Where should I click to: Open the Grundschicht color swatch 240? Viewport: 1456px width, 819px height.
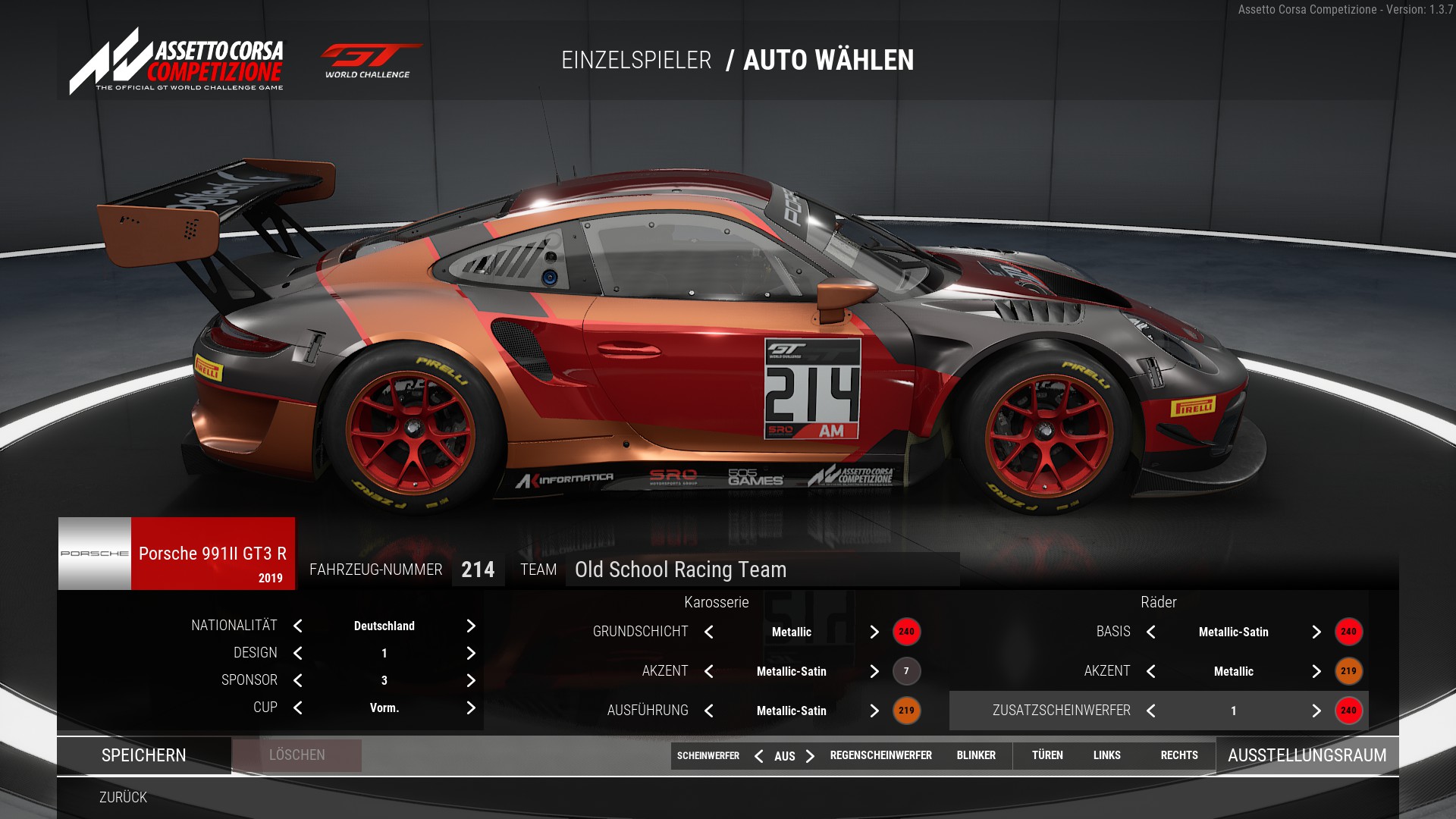(x=906, y=632)
